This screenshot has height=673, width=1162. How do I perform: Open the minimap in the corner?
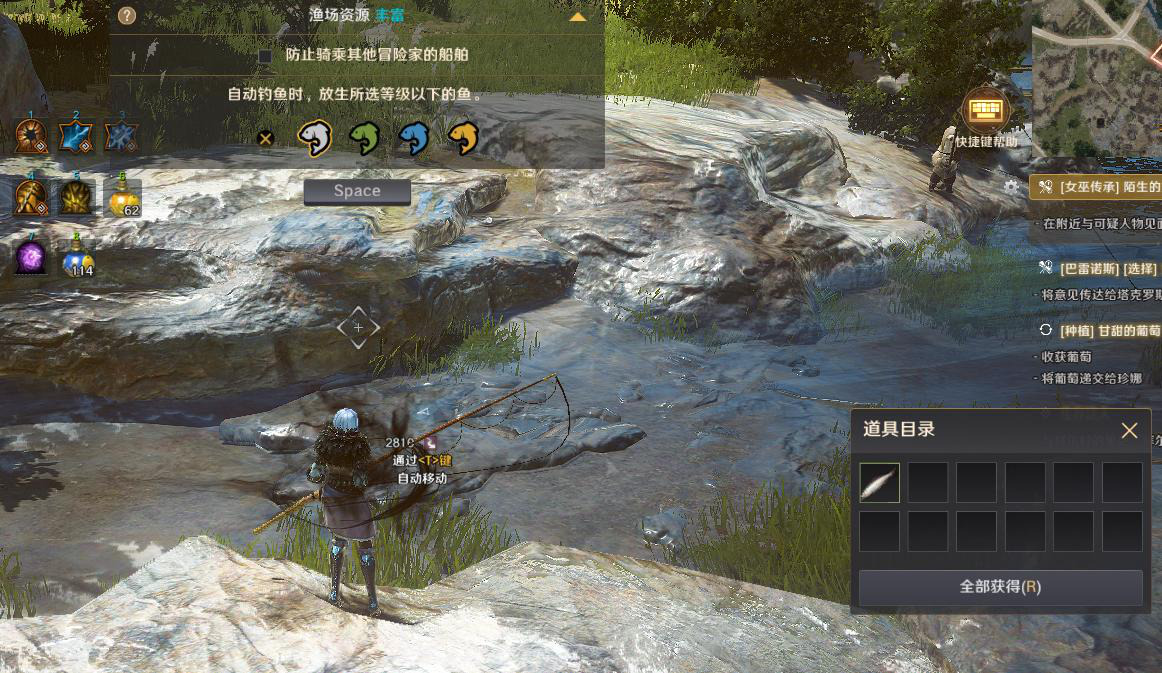point(1096,75)
